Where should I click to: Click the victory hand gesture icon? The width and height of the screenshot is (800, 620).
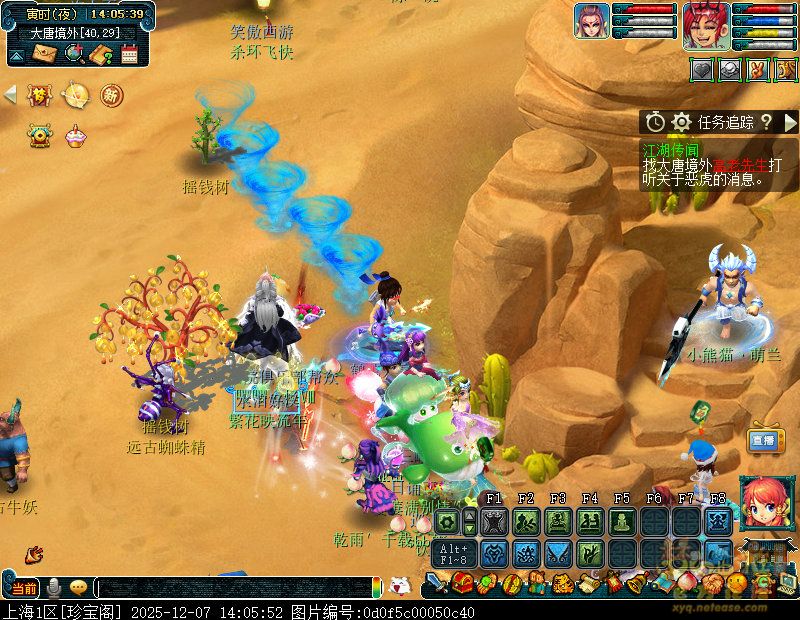(759, 70)
